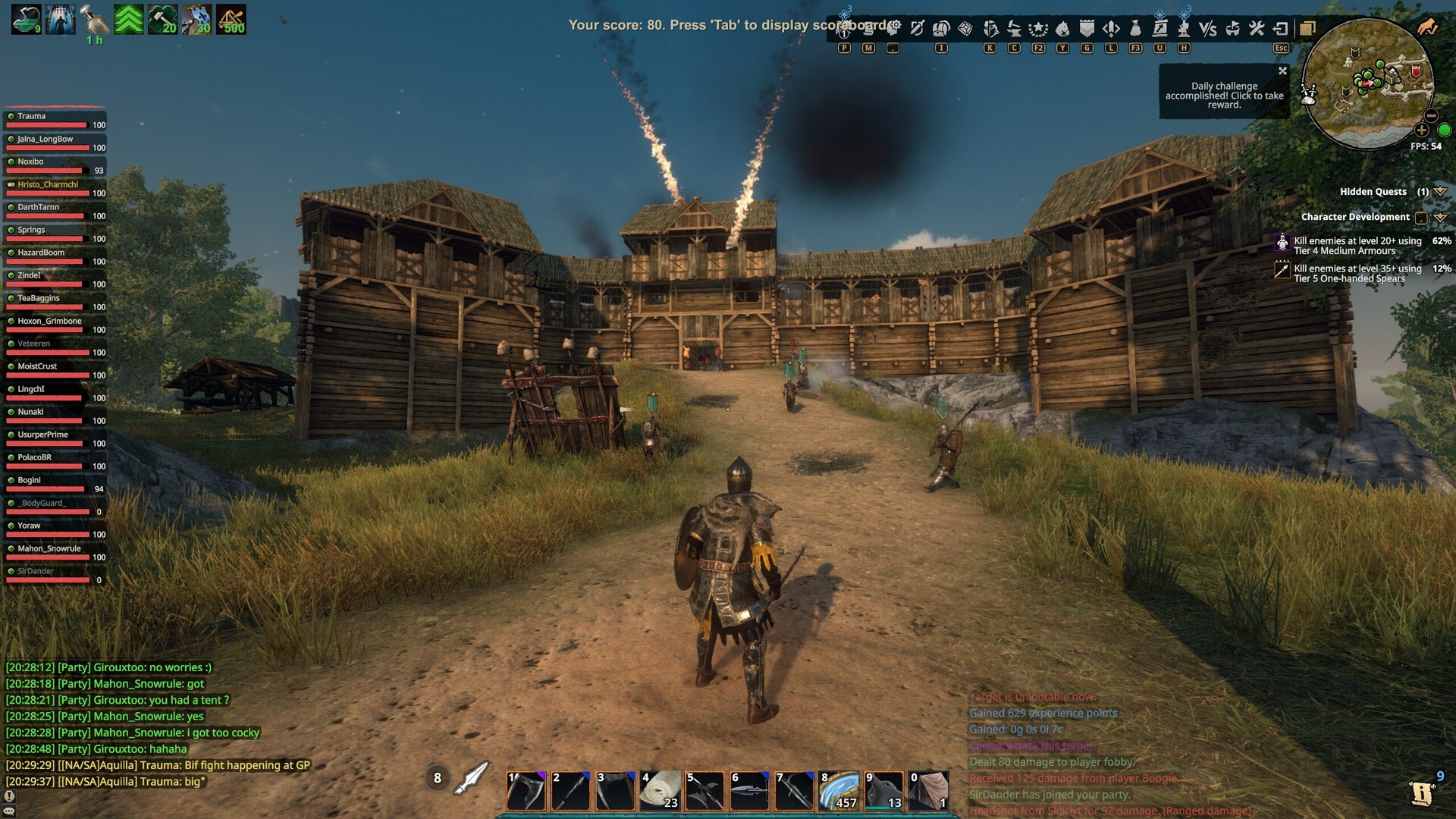Expand the Hidden Quests chevron

click(x=1441, y=192)
